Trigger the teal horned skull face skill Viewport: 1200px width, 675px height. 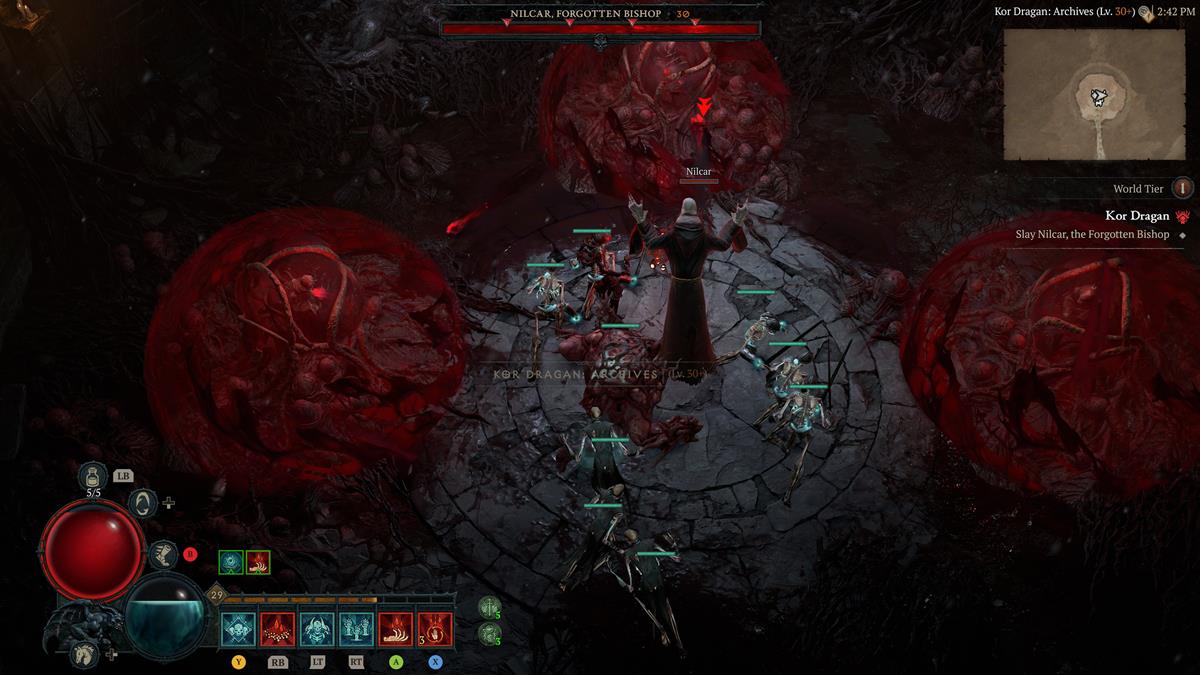click(317, 629)
